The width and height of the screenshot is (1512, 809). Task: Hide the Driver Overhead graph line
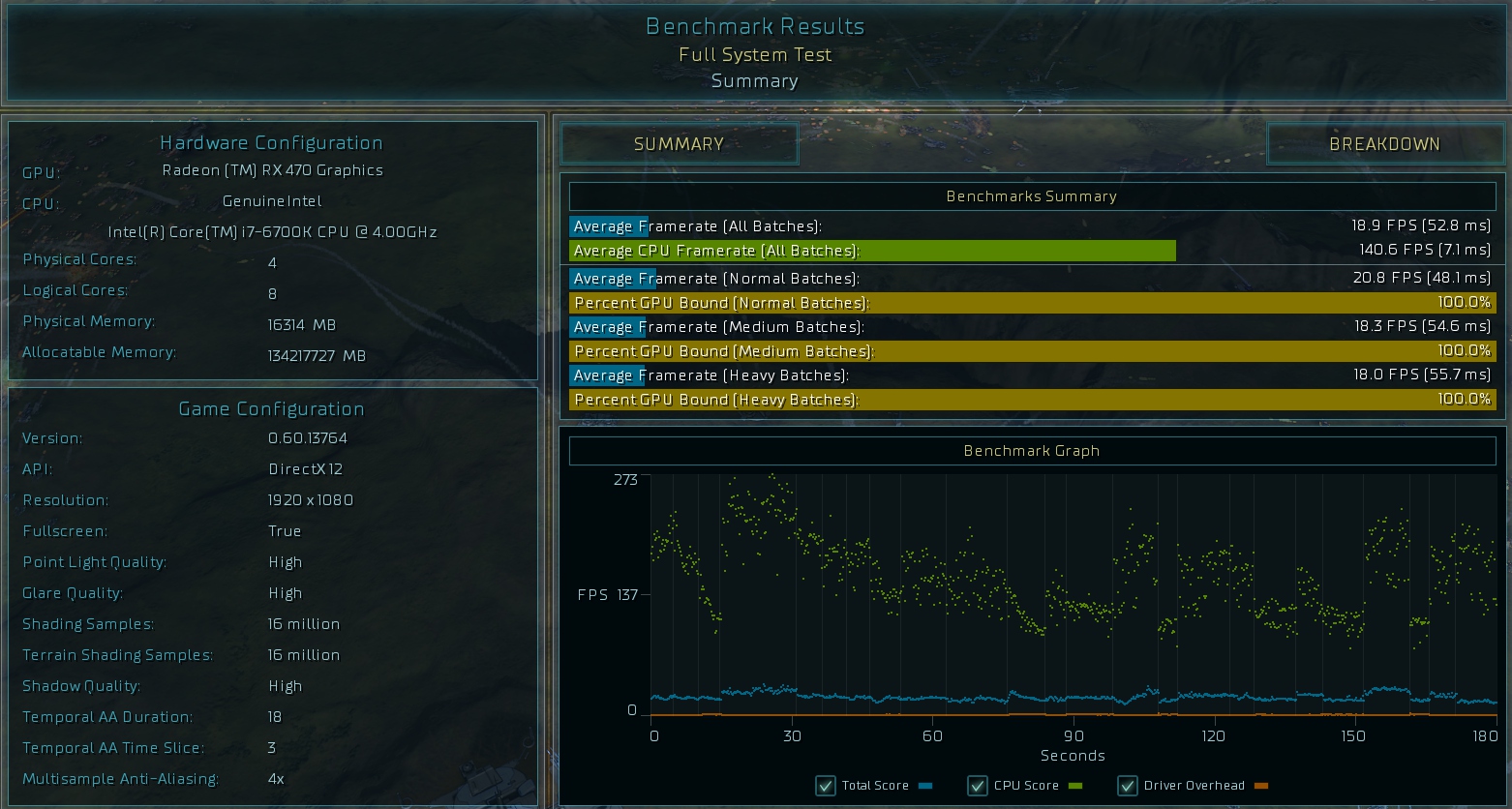(x=1128, y=786)
